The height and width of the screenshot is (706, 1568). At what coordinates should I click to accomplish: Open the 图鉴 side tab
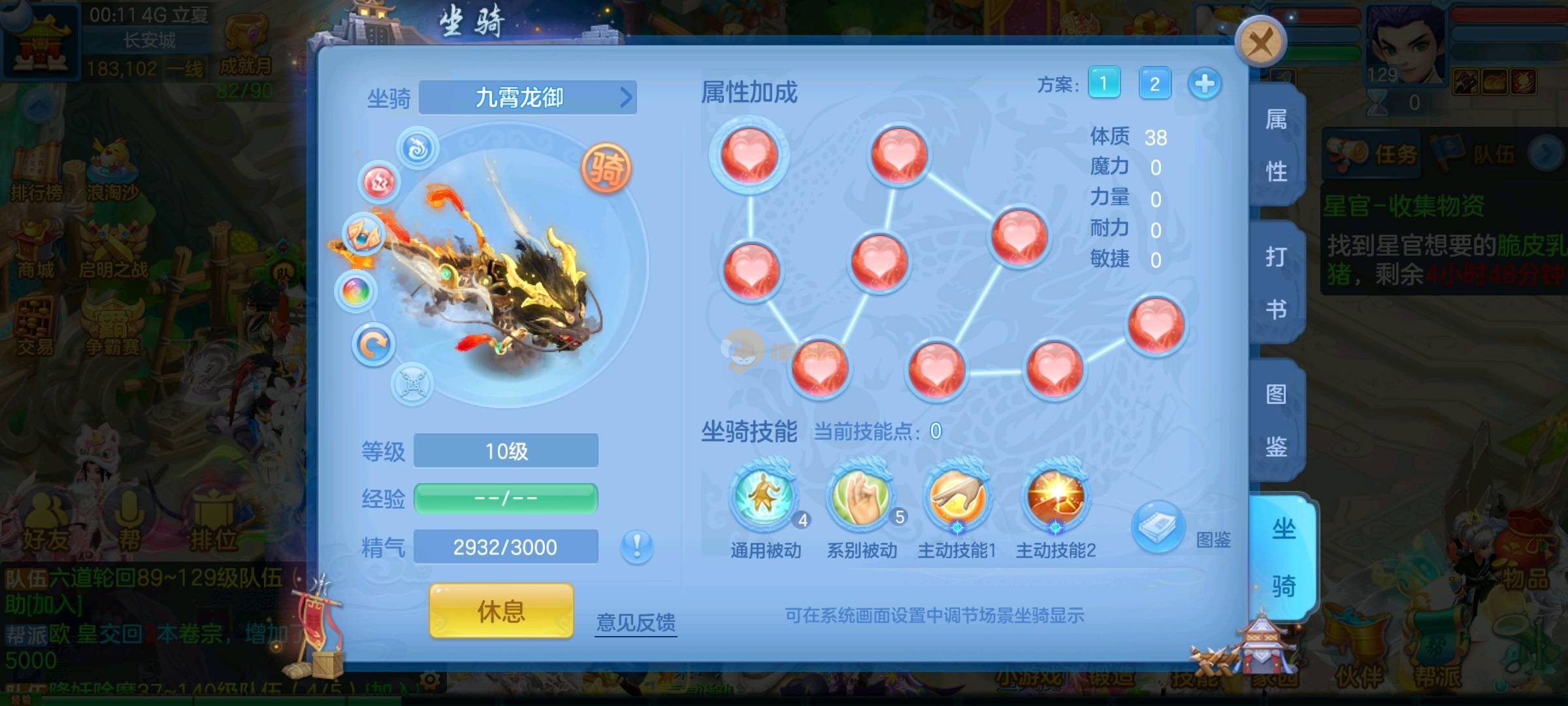[1276, 420]
